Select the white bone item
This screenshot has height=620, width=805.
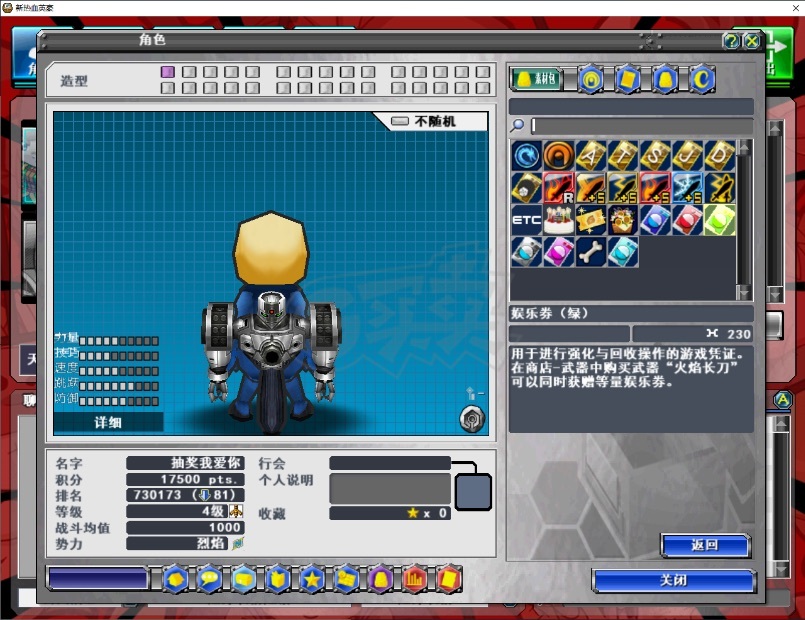tap(591, 251)
